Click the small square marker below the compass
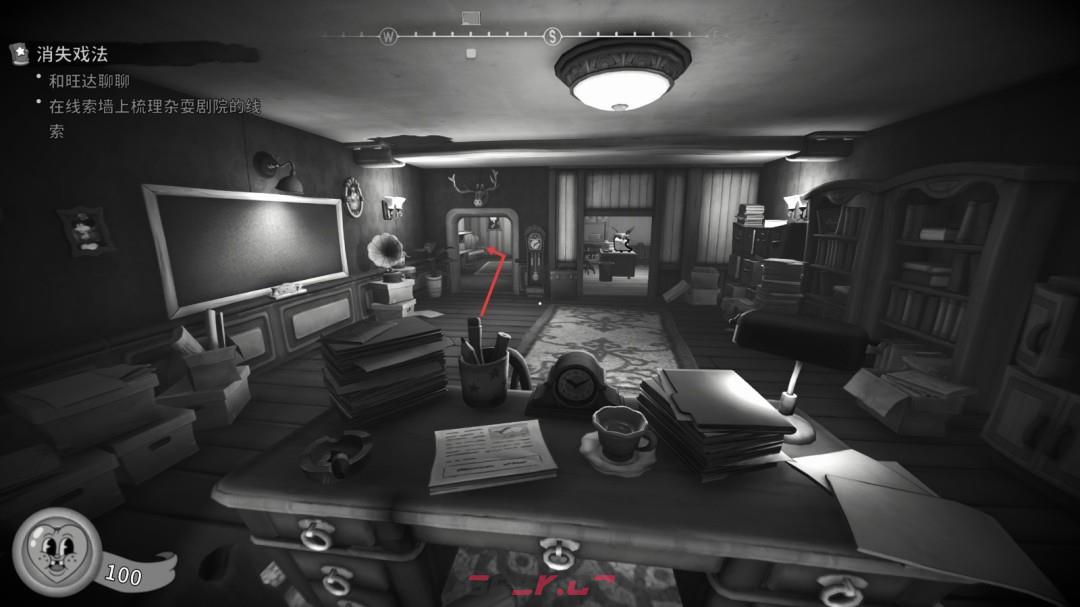Image resolution: width=1080 pixels, height=607 pixels. (470, 52)
